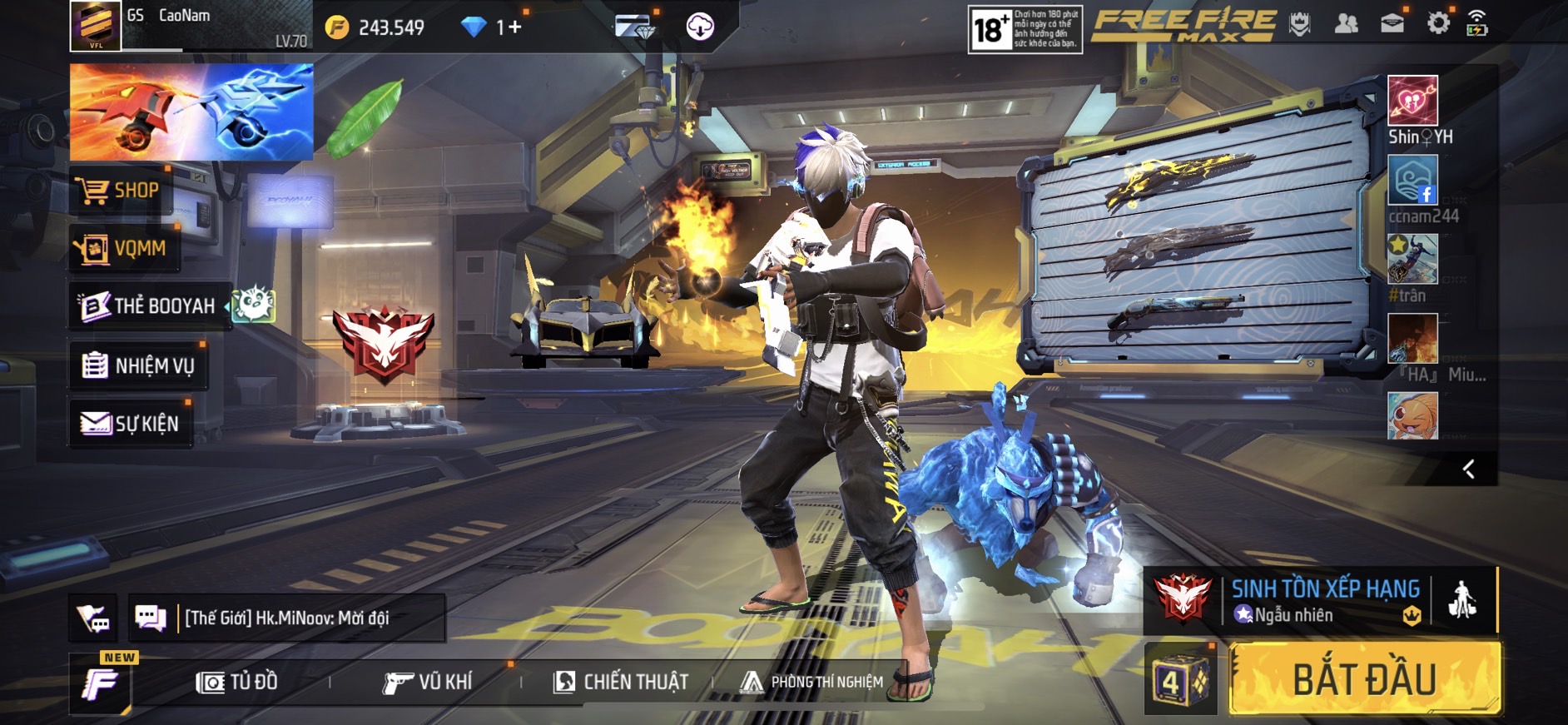Open the mailbox envelope icon

pyautogui.click(x=1392, y=24)
